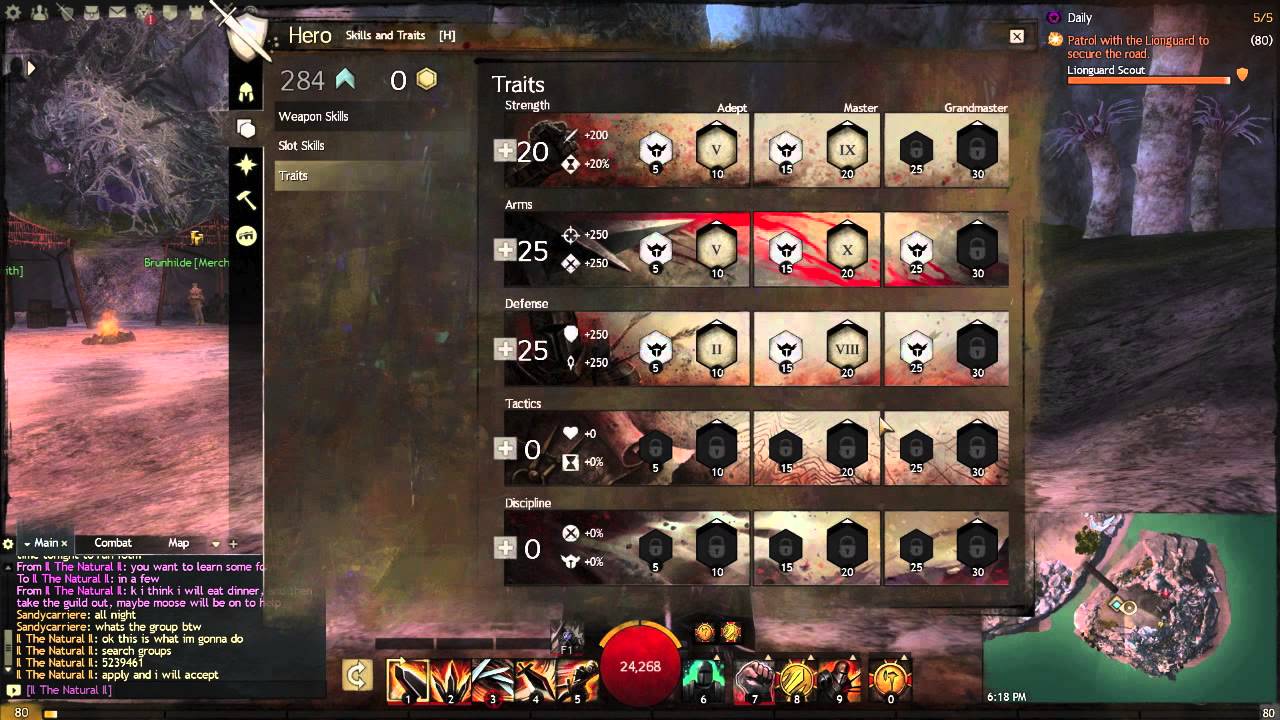Add a point to Arms trait line
Image resolution: width=1280 pixels, height=720 pixels.
coord(505,250)
